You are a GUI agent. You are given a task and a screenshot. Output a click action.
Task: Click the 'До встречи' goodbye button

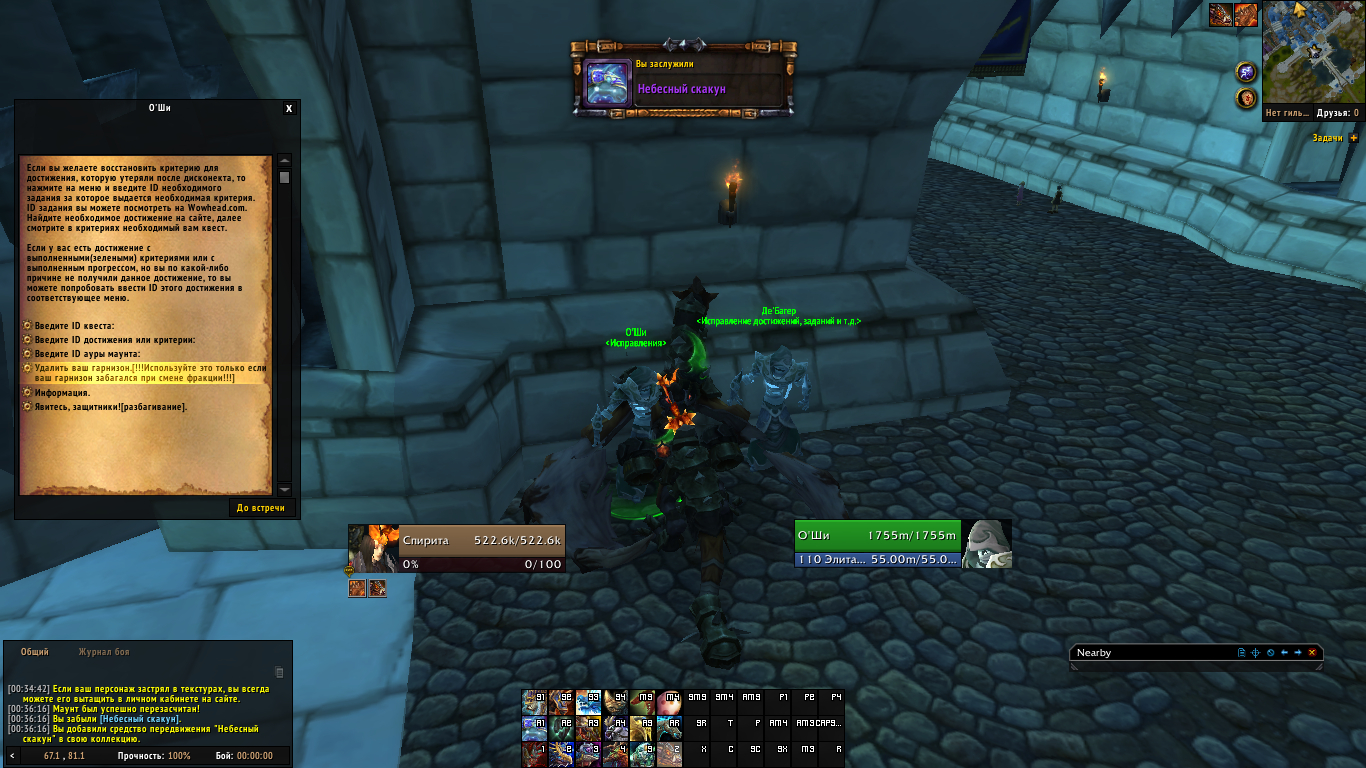click(x=260, y=508)
